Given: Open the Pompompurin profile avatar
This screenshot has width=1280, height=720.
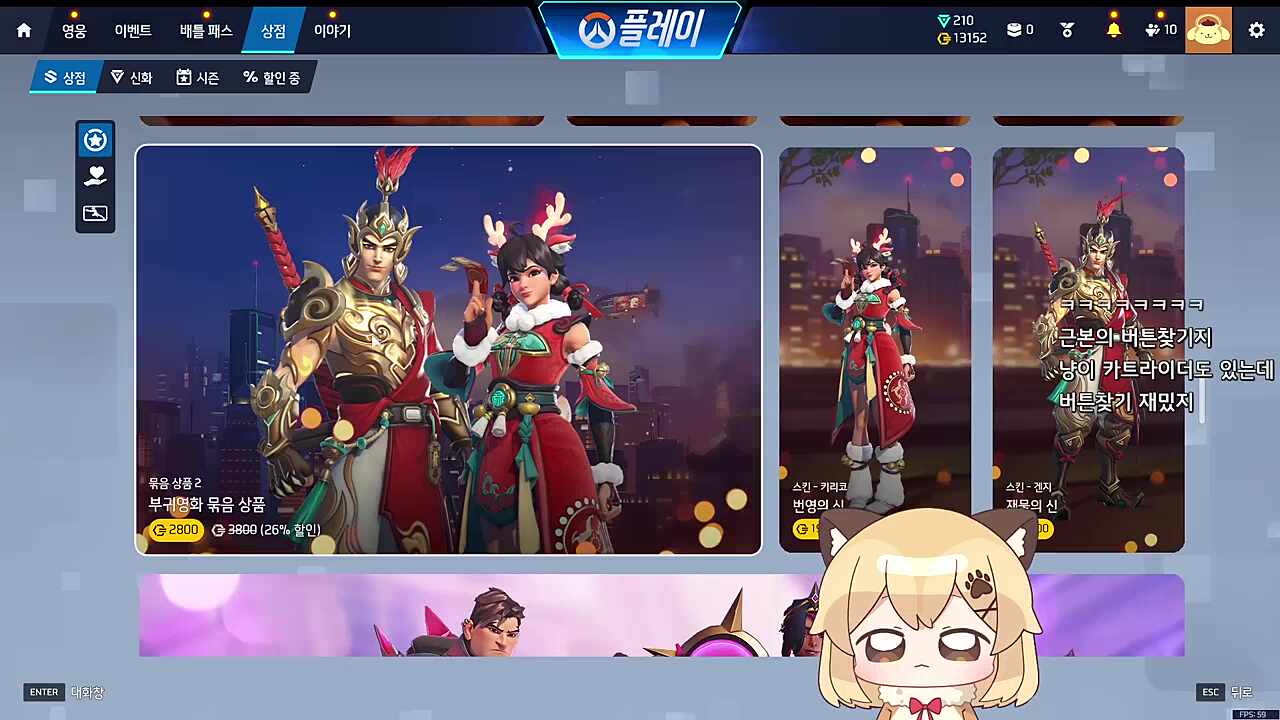Looking at the screenshot, I should [1208, 30].
